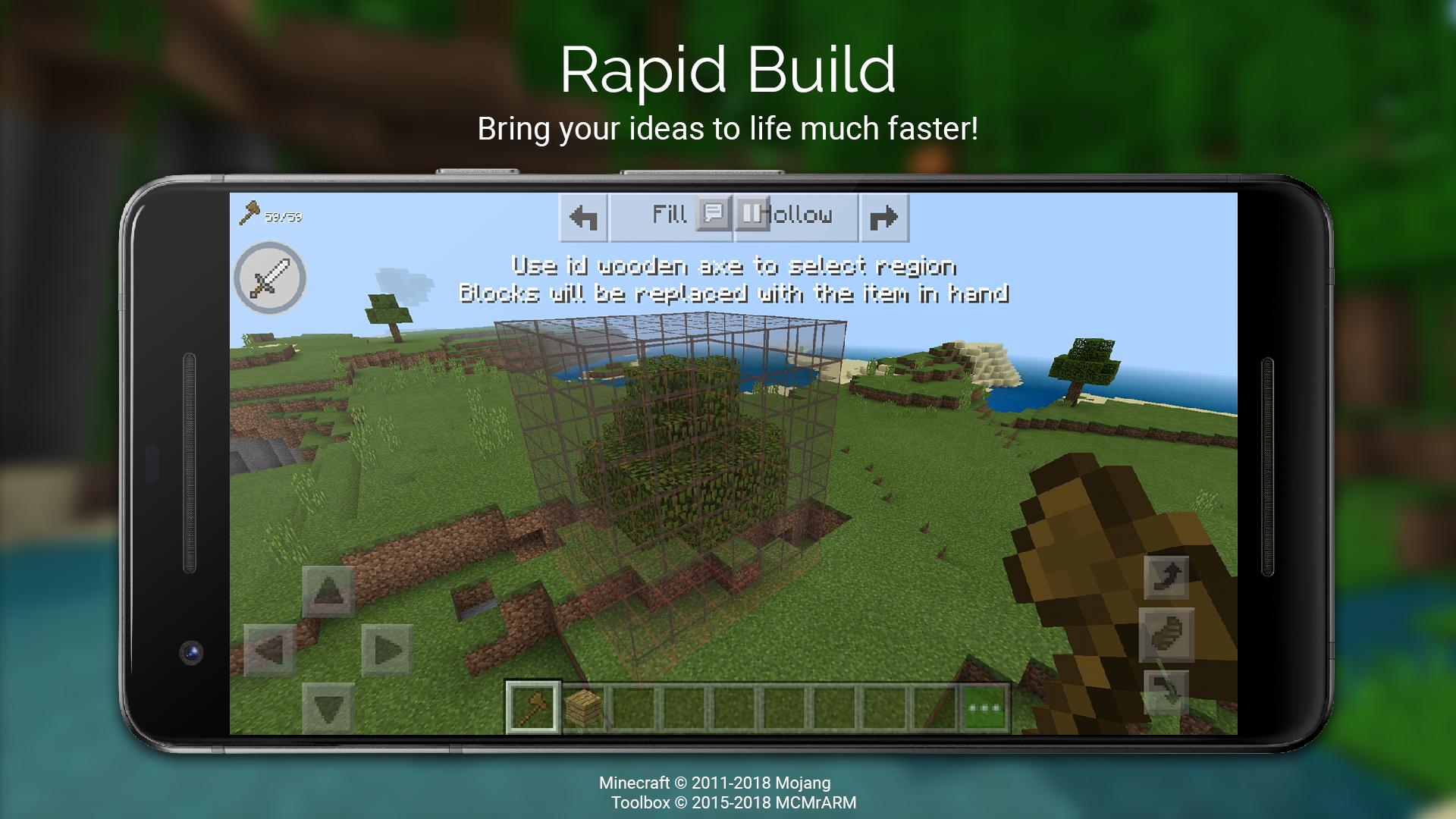Tap the chat bubble icon beside Fill
The width and height of the screenshot is (1456, 819).
point(714,215)
